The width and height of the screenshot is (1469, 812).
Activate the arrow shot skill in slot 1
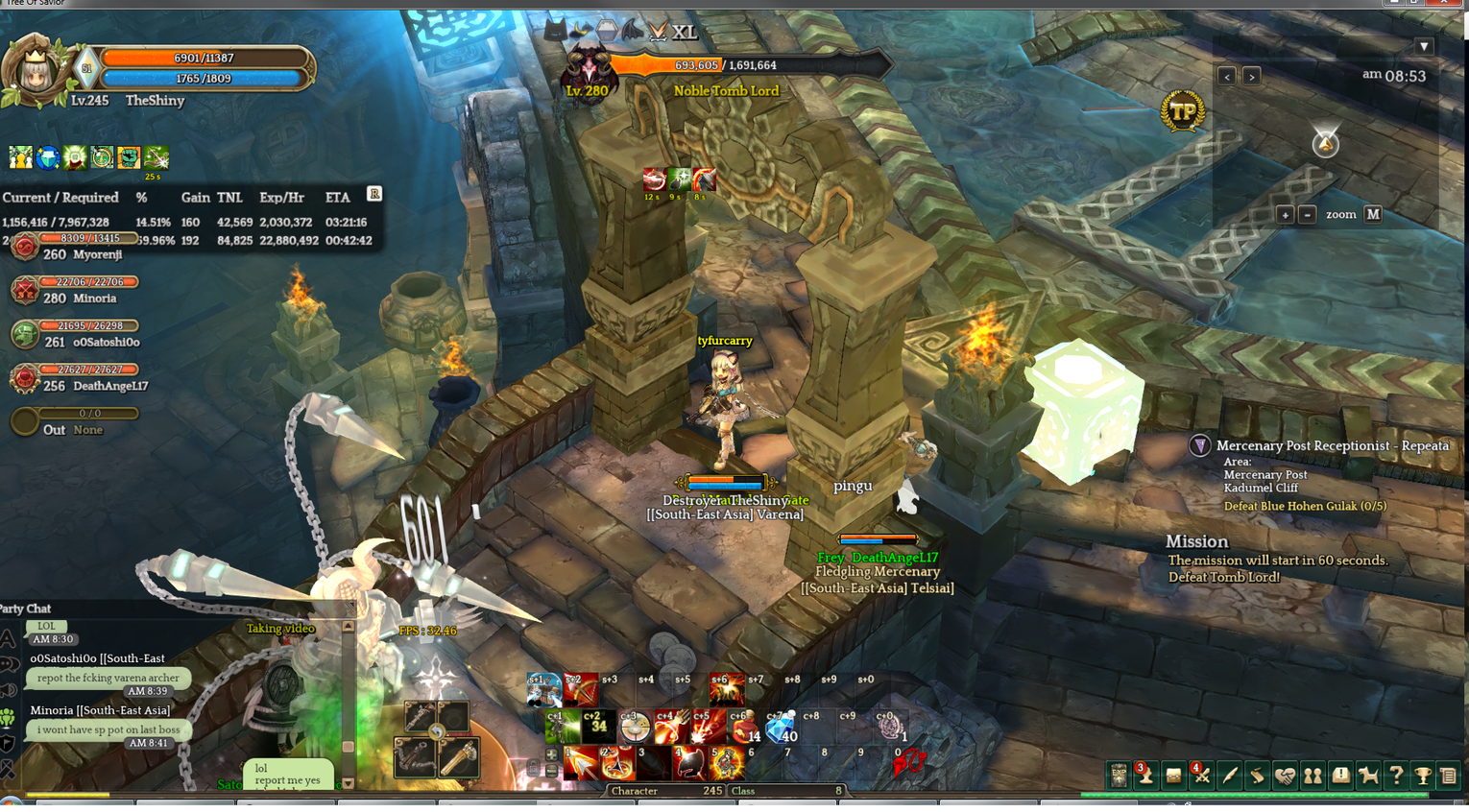581,764
